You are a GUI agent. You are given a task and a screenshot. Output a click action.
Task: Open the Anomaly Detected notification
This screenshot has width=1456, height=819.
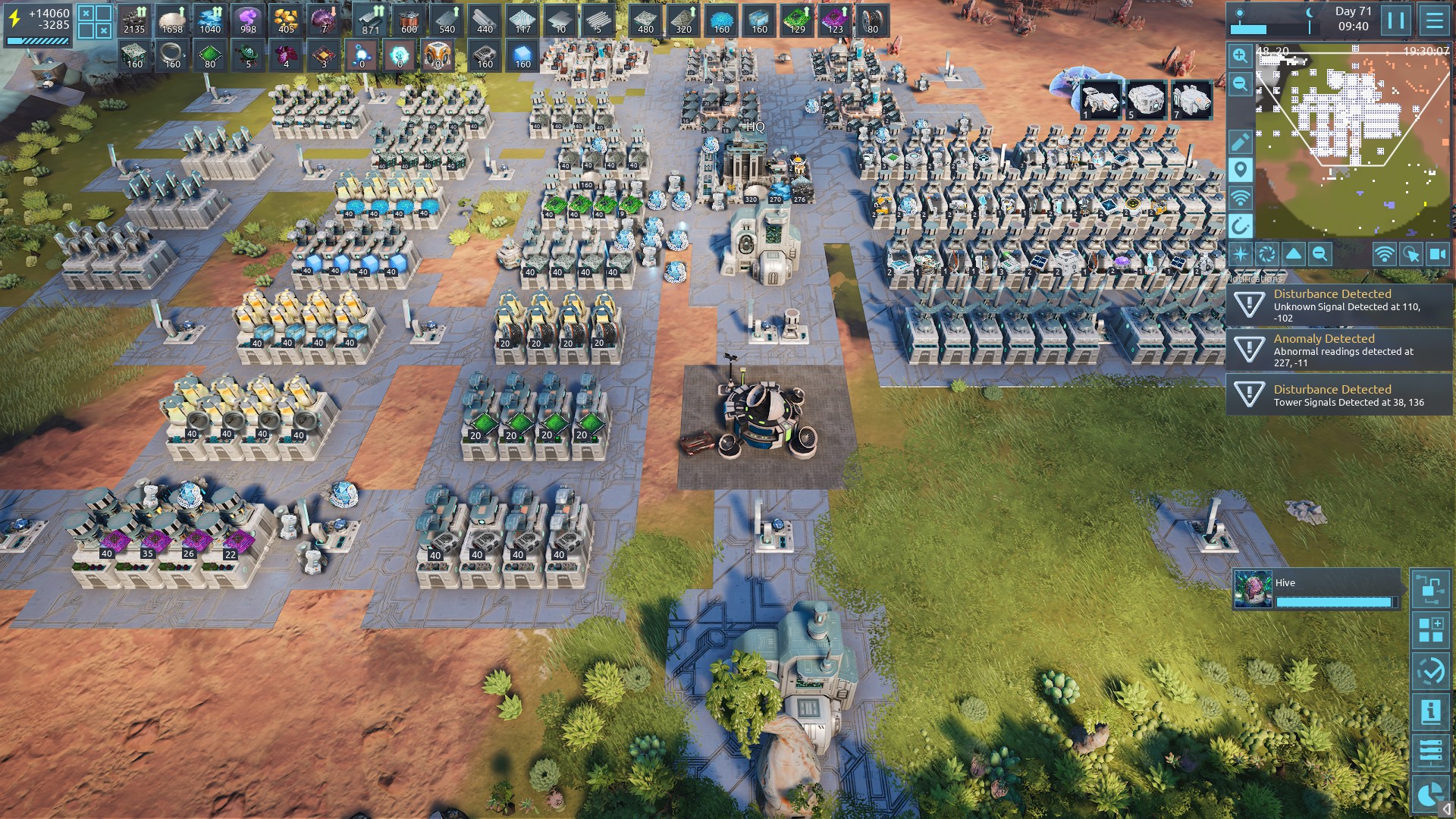(1339, 350)
